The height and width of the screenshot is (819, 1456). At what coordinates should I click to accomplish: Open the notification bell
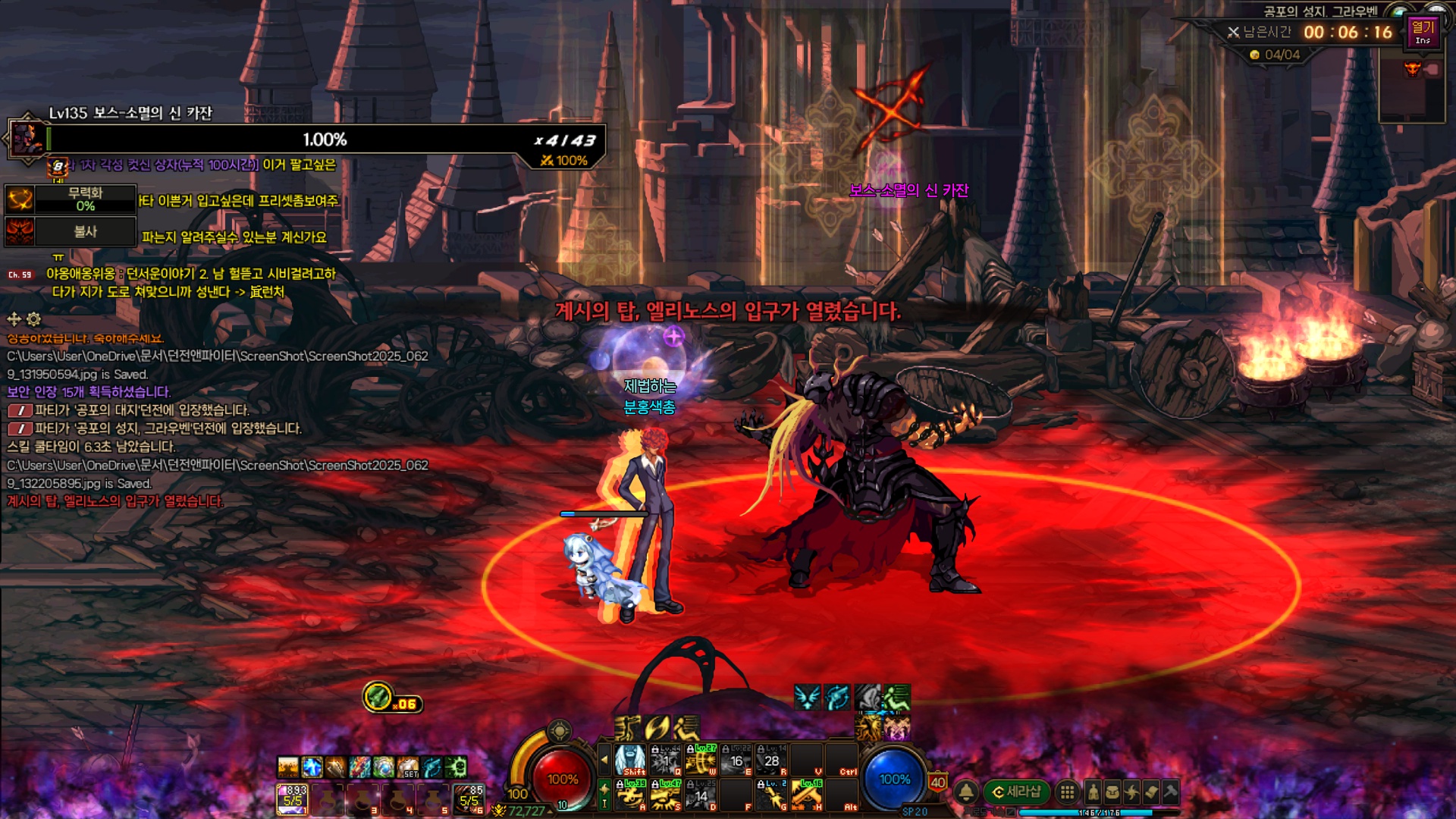tap(966, 792)
